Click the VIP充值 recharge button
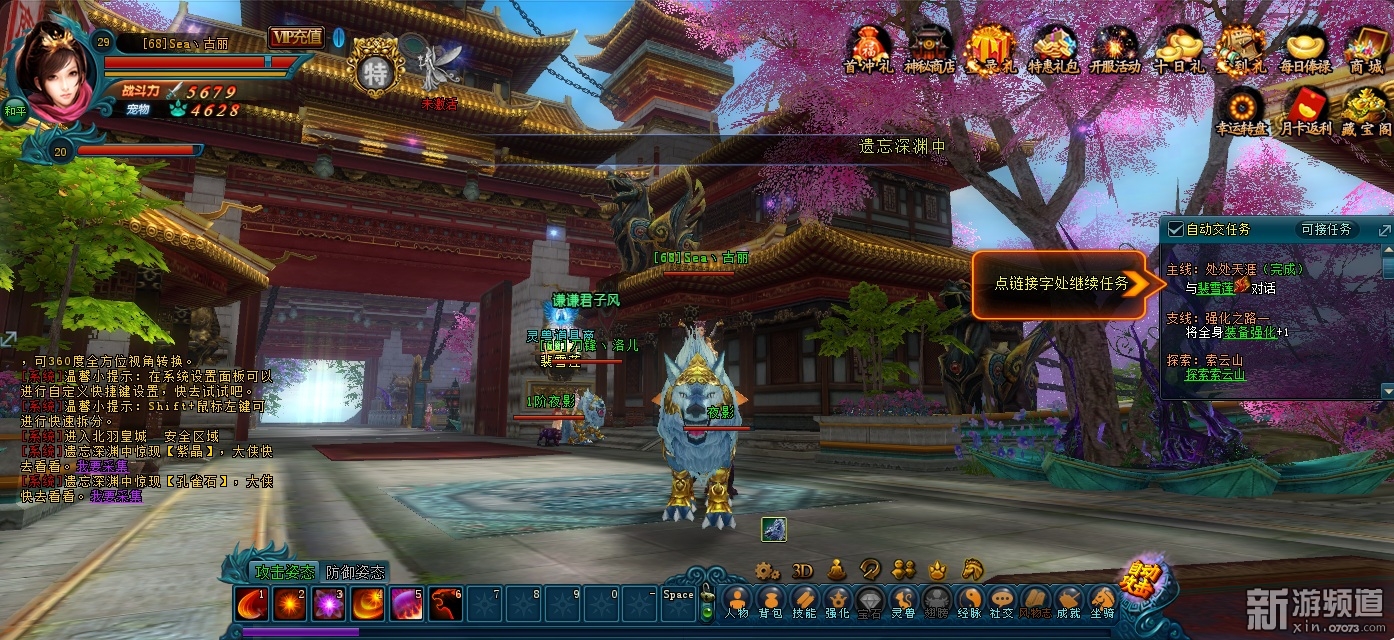Image resolution: width=1394 pixels, height=640 pixels. pos(296,37)
